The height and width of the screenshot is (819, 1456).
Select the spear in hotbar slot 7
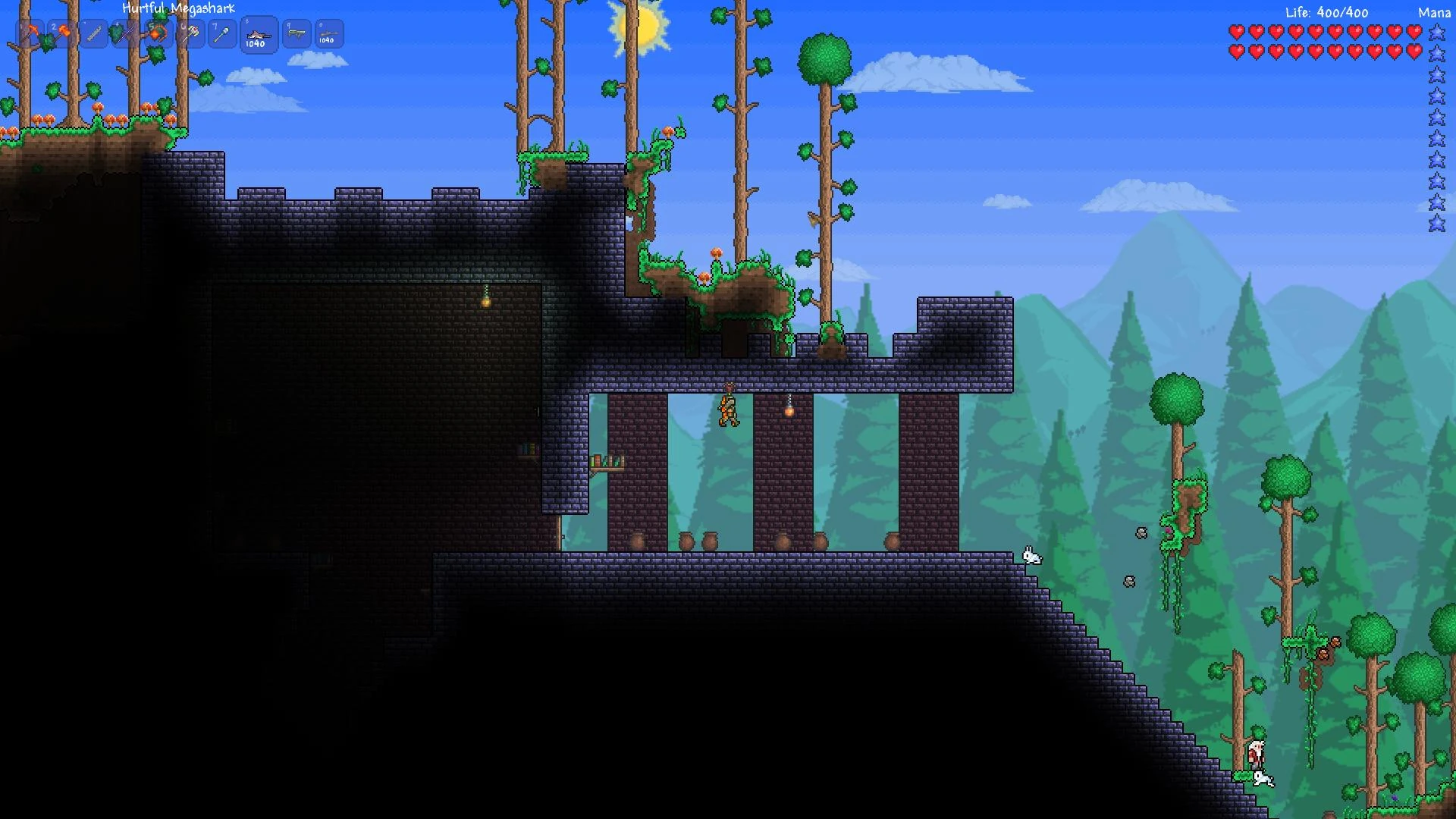click(x=221, y=33)
